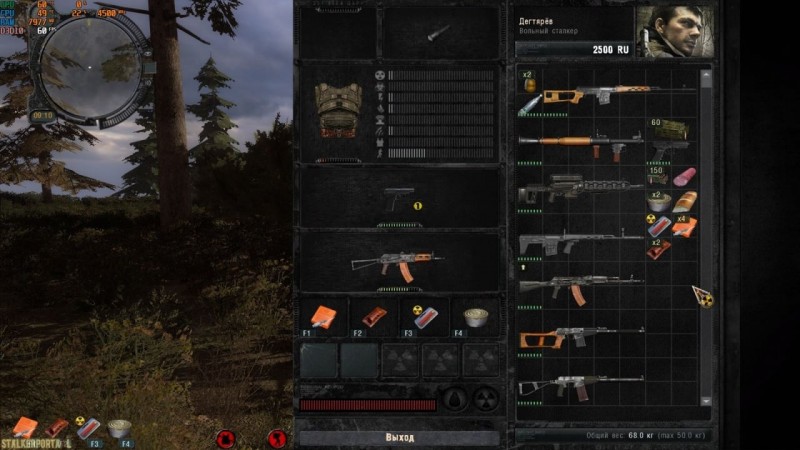Select the equipped AK rifle slot

[x=398, y=263]
